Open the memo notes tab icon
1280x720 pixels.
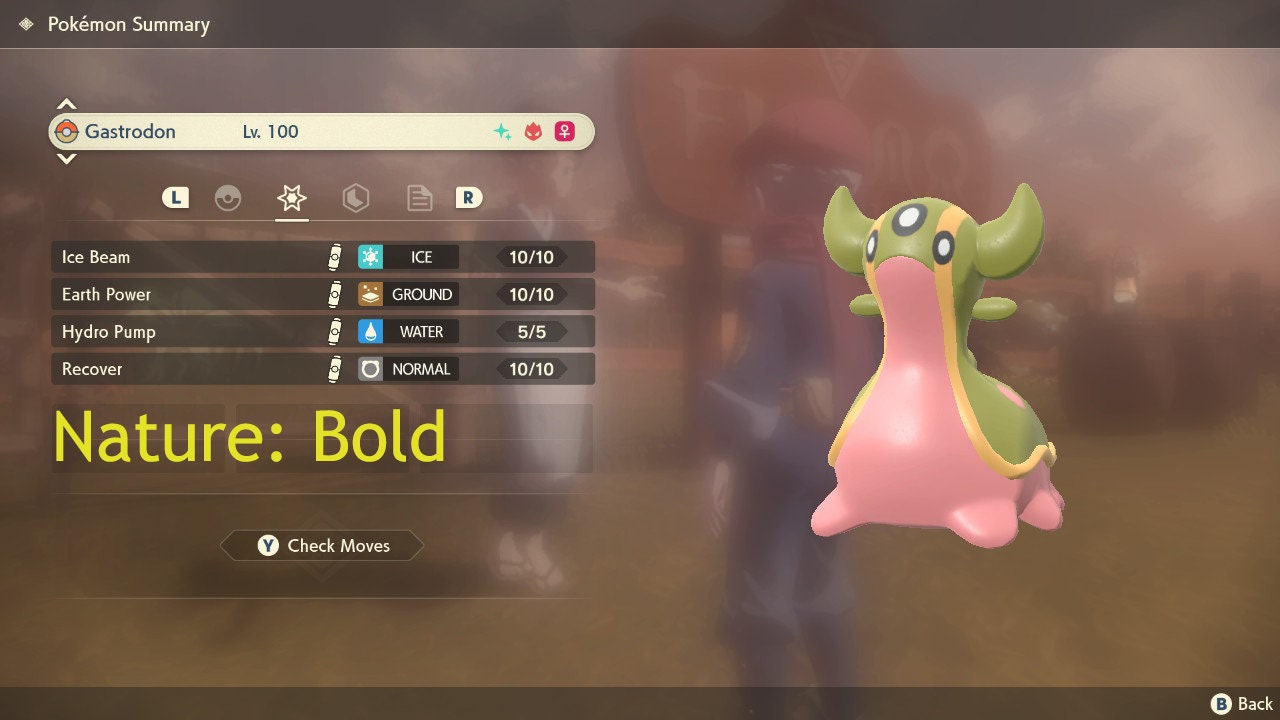419,198
